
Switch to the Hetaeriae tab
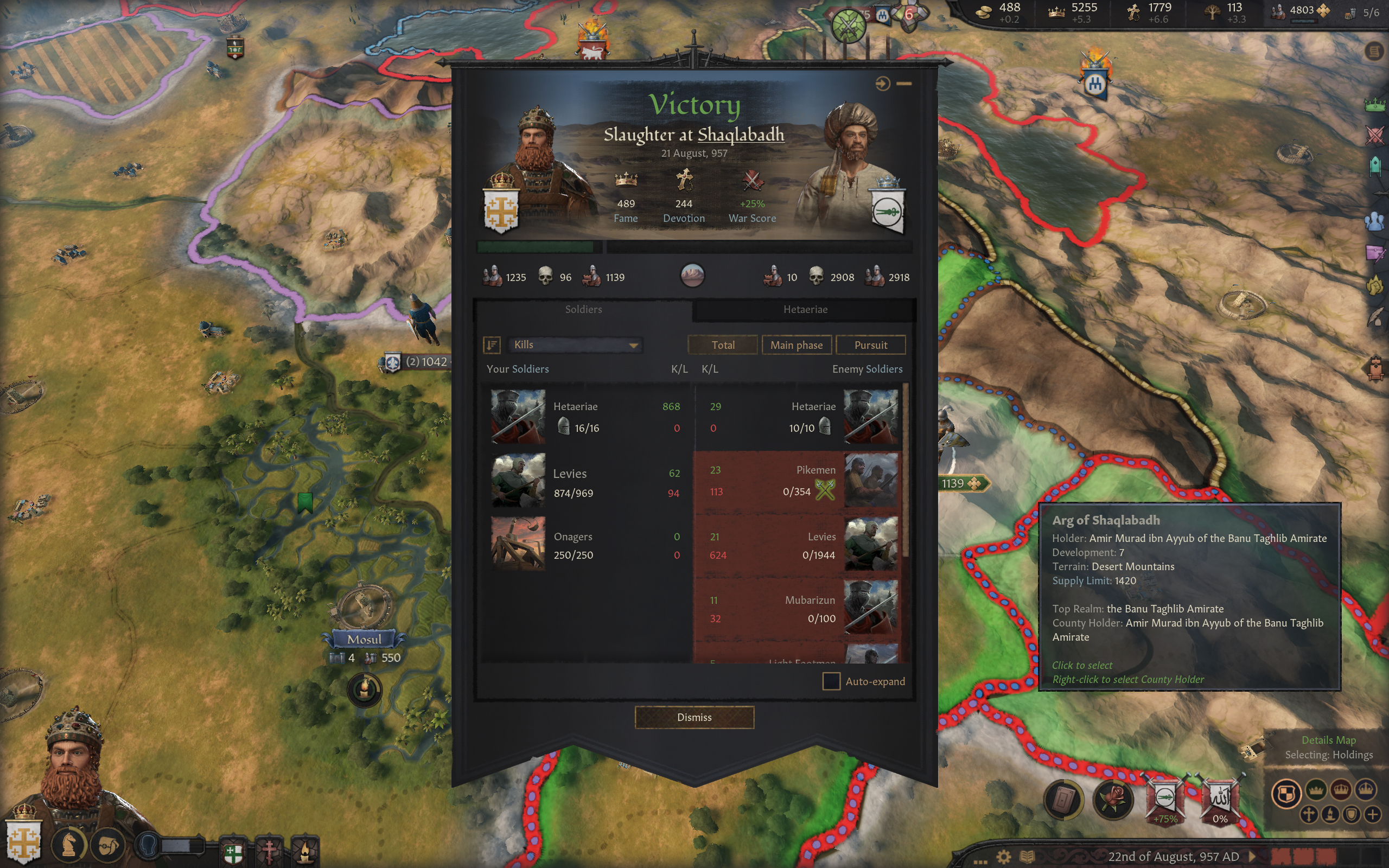tap(805, 309)
